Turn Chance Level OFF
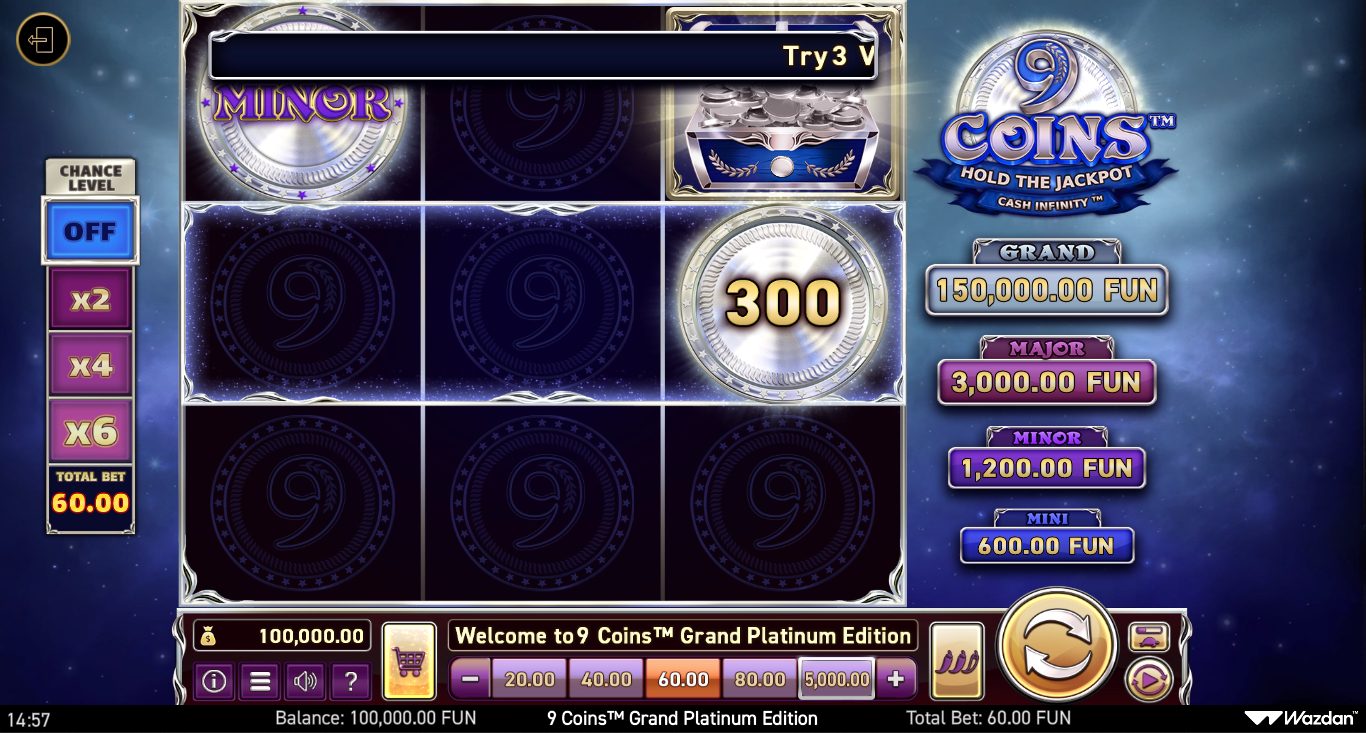 pos(90,231)
